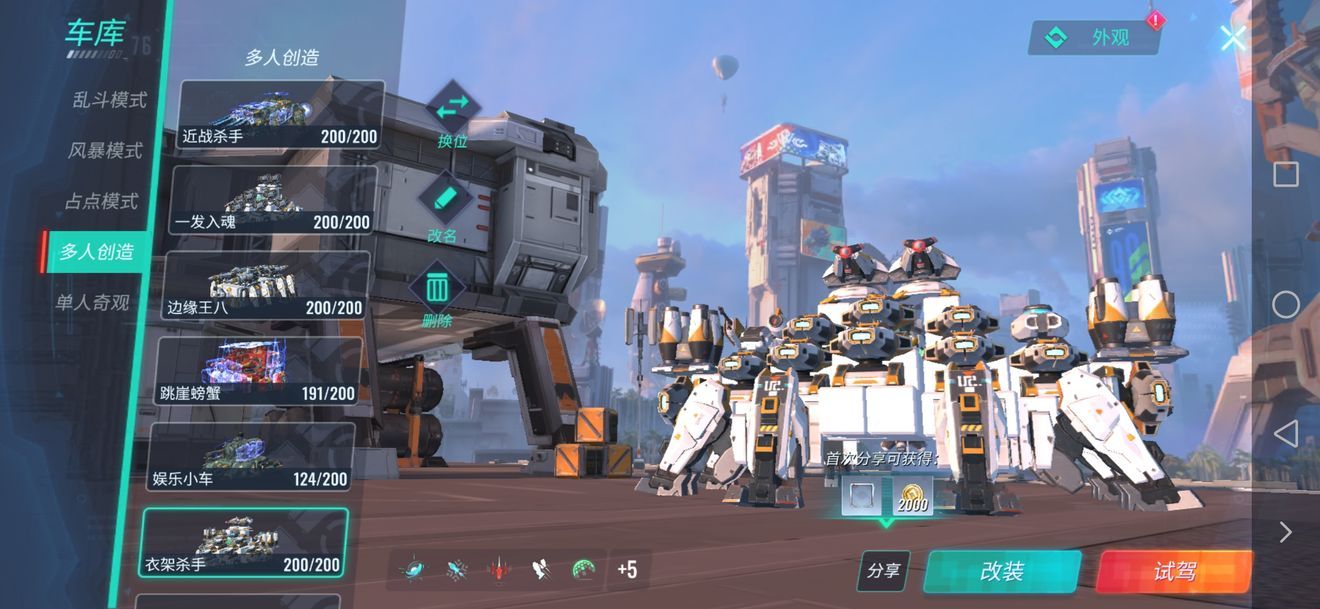Select the 近战杀手 vehicle card
This screenshot has width=1320, height=609.
pyautogui.click(x=280, y=115)
